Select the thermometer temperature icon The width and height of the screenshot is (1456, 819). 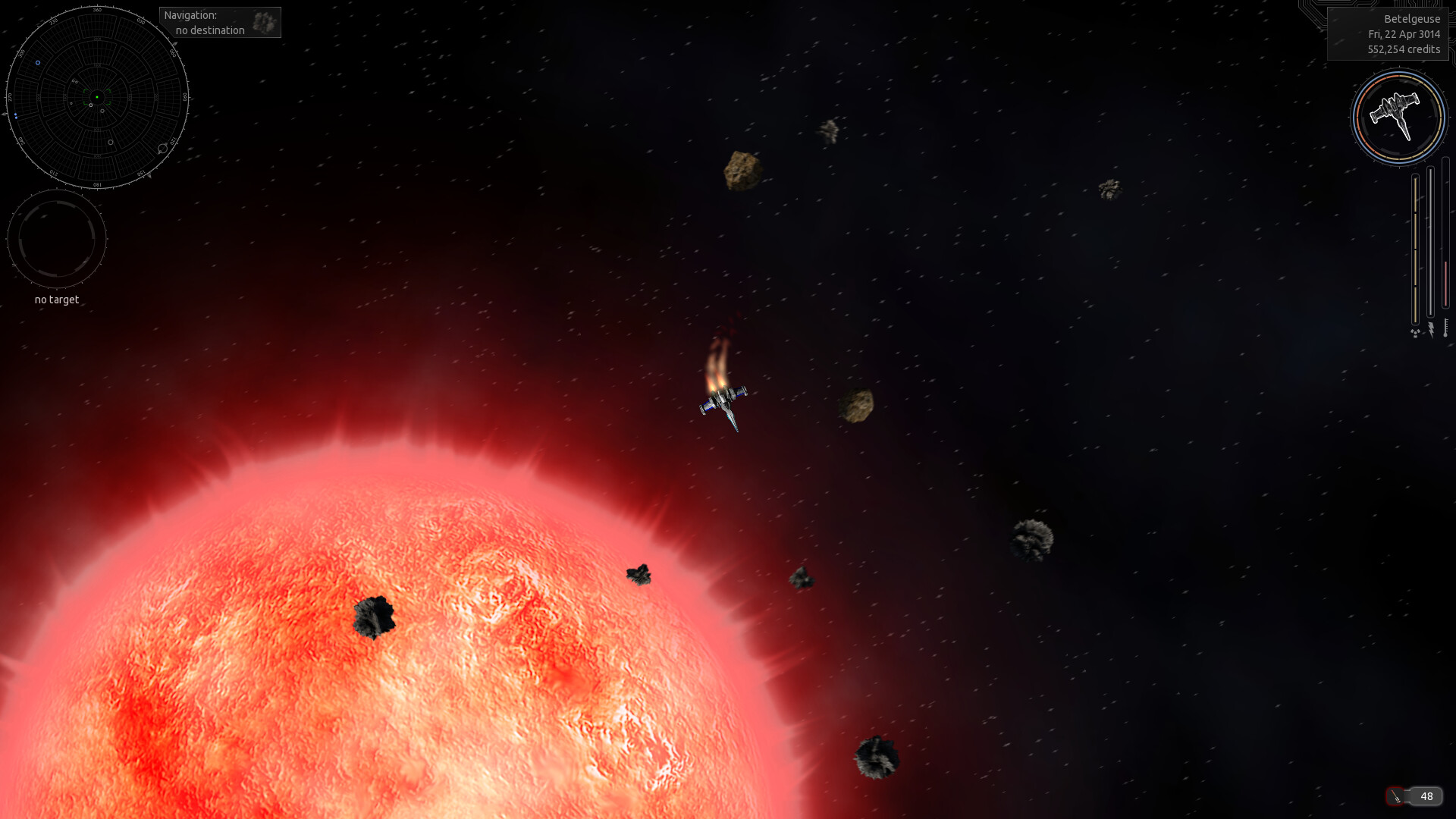tap(1446, 328)
